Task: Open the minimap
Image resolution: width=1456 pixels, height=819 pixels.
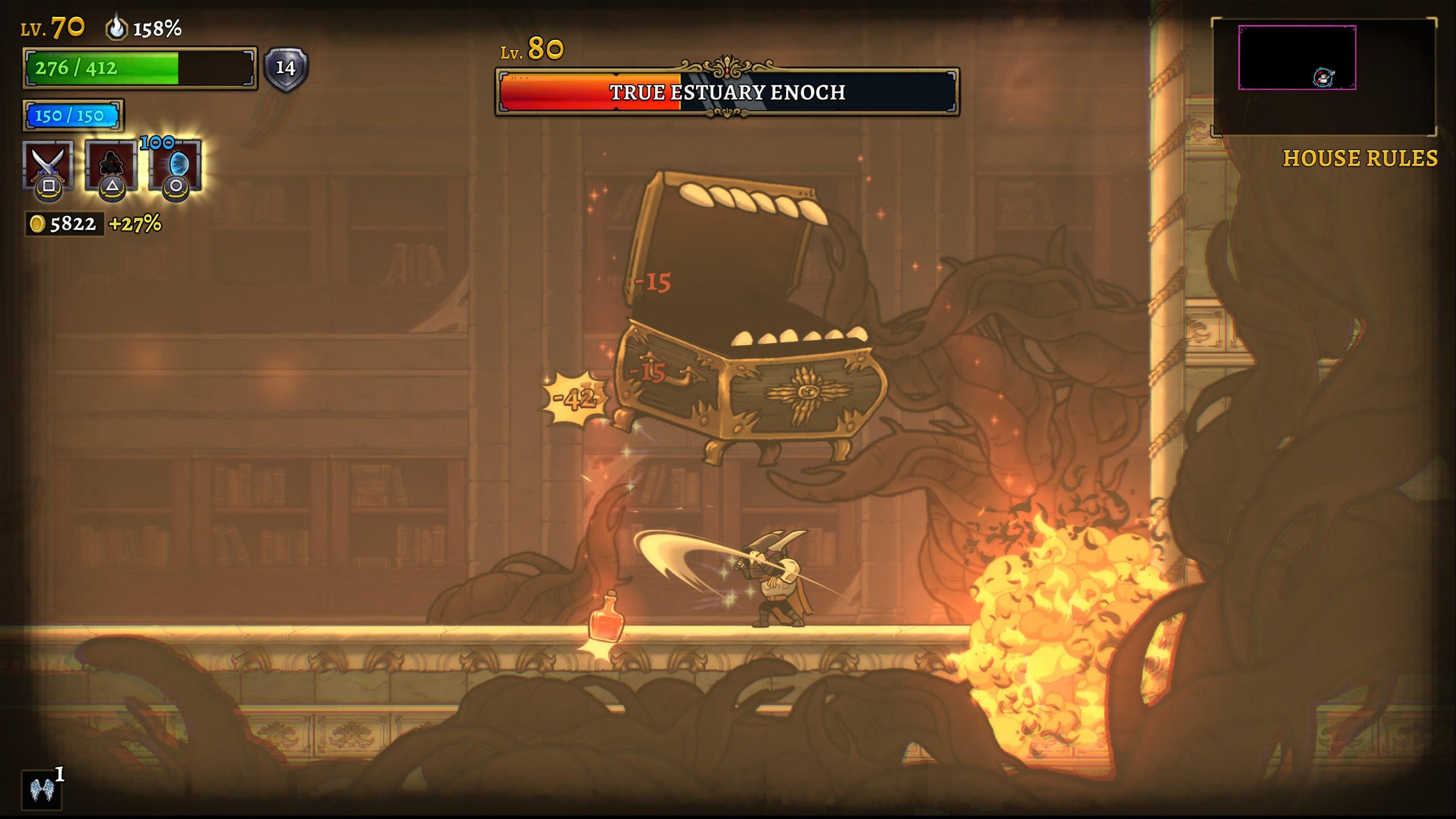Action: 1323,77
